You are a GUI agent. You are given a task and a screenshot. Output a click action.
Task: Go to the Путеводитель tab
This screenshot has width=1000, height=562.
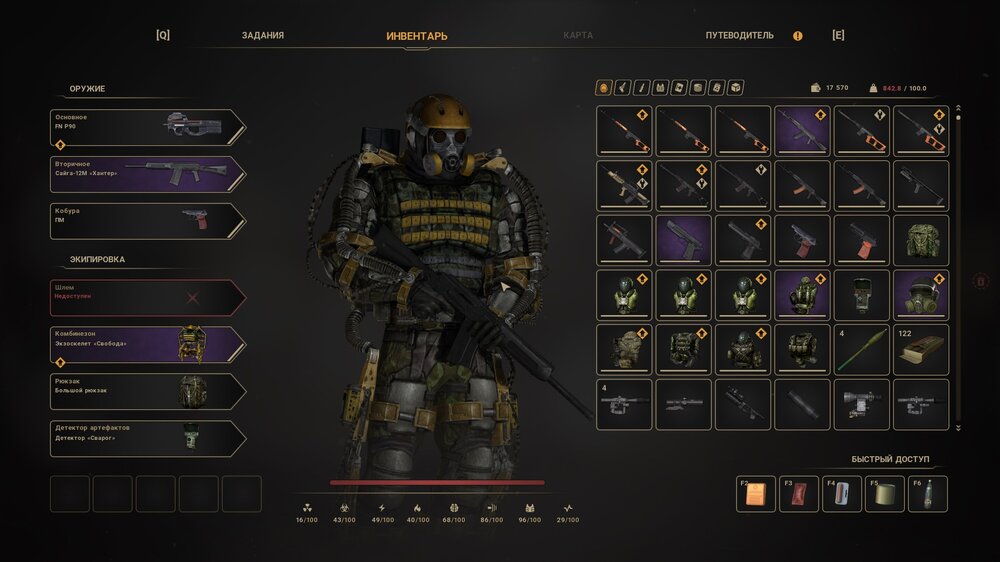[739, 35]
